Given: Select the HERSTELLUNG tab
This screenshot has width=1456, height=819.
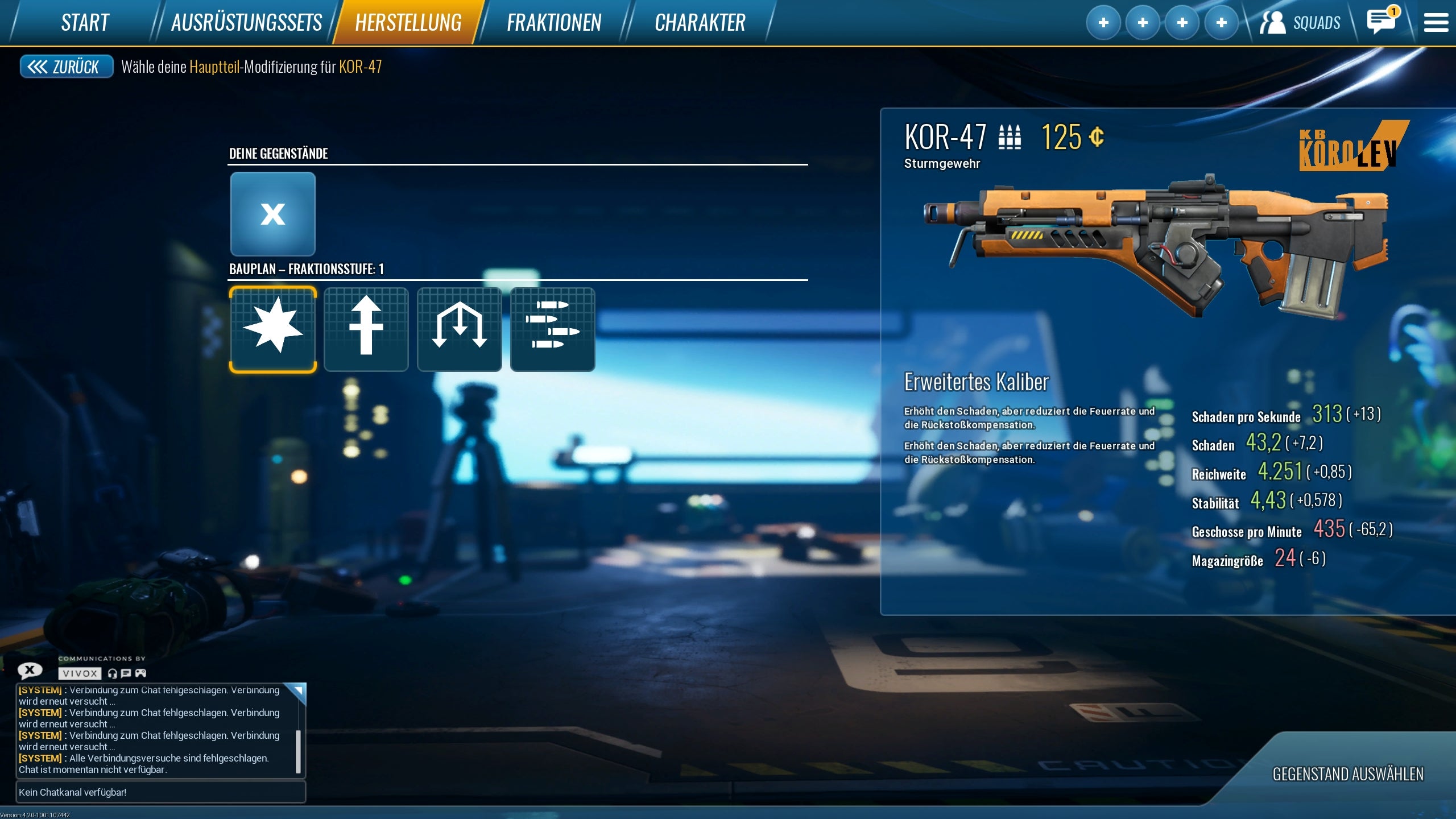Looking at the screenshot, I should click(408, 23).
